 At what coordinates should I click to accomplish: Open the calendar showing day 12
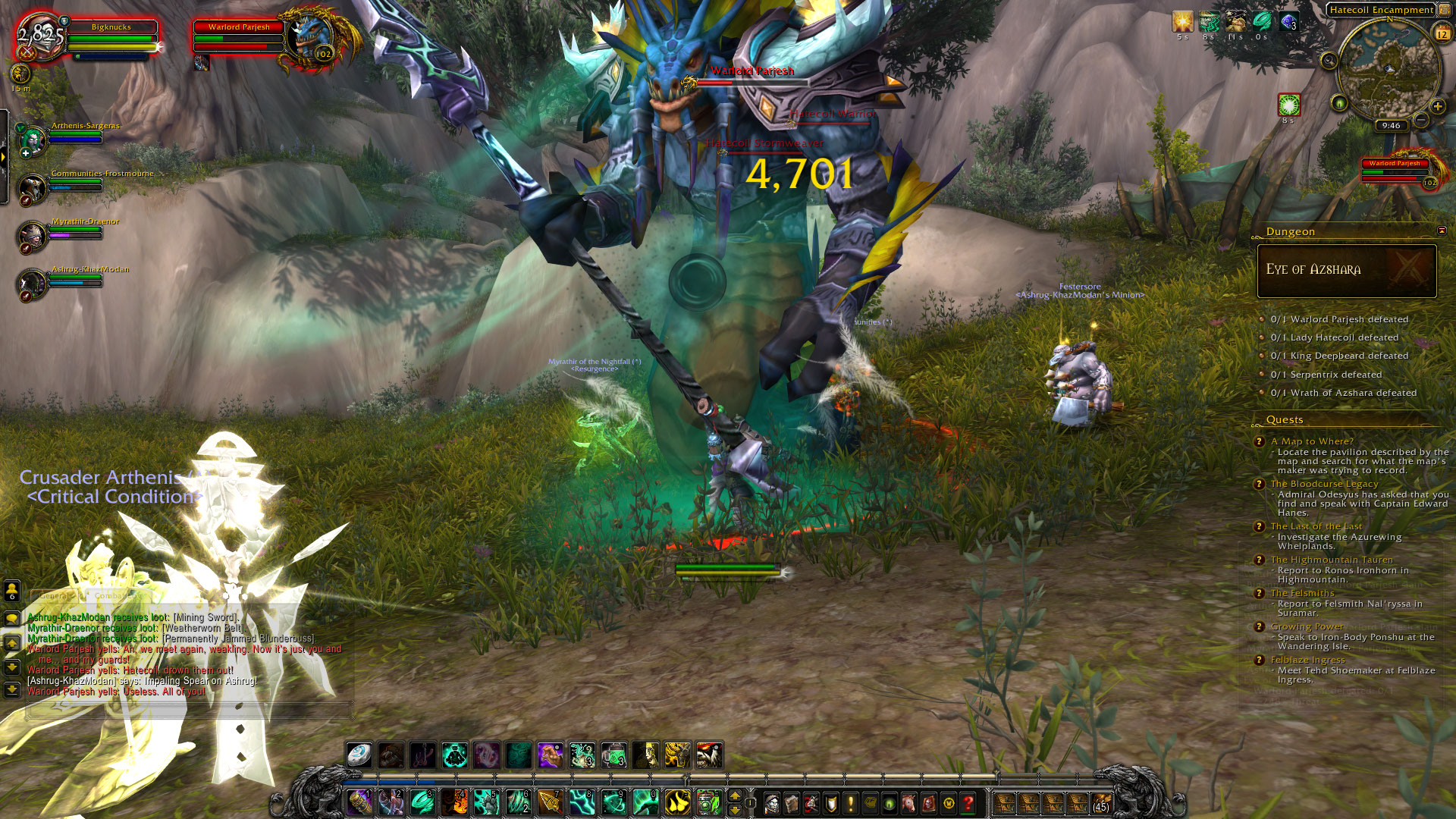(1443, 33)
